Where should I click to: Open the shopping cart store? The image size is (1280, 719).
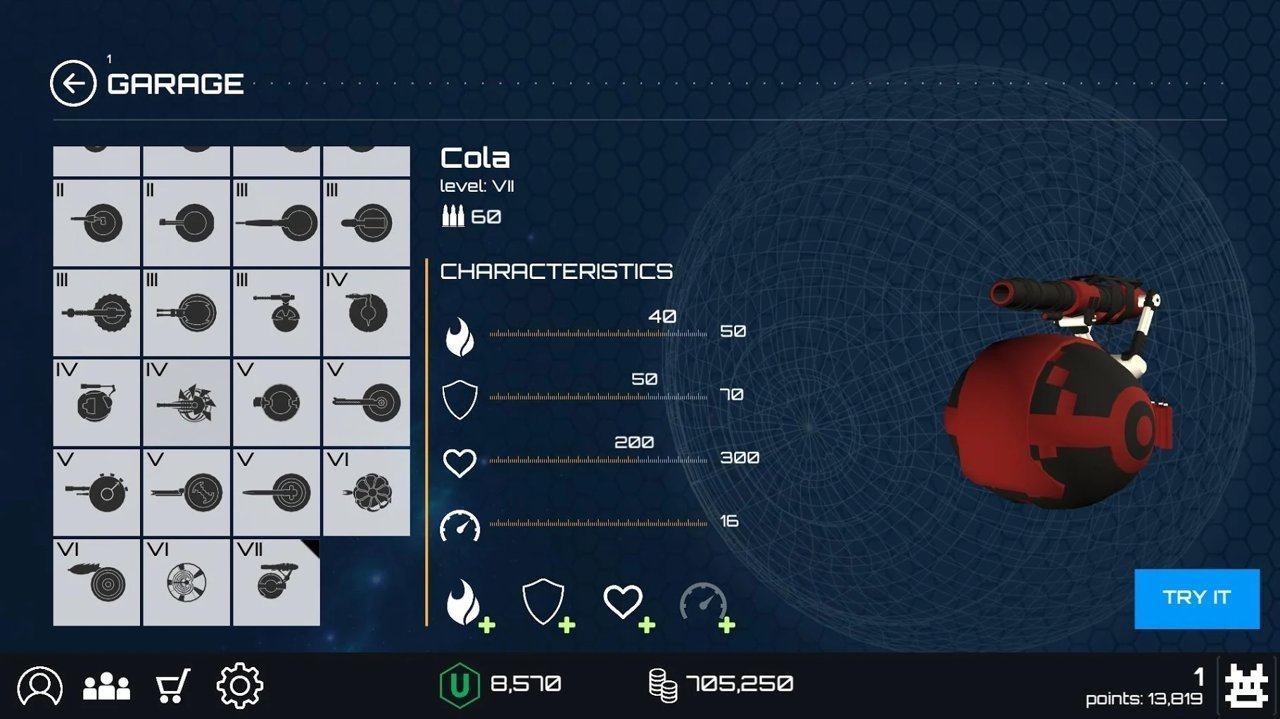pyautogui.click(x=173, y=686)
